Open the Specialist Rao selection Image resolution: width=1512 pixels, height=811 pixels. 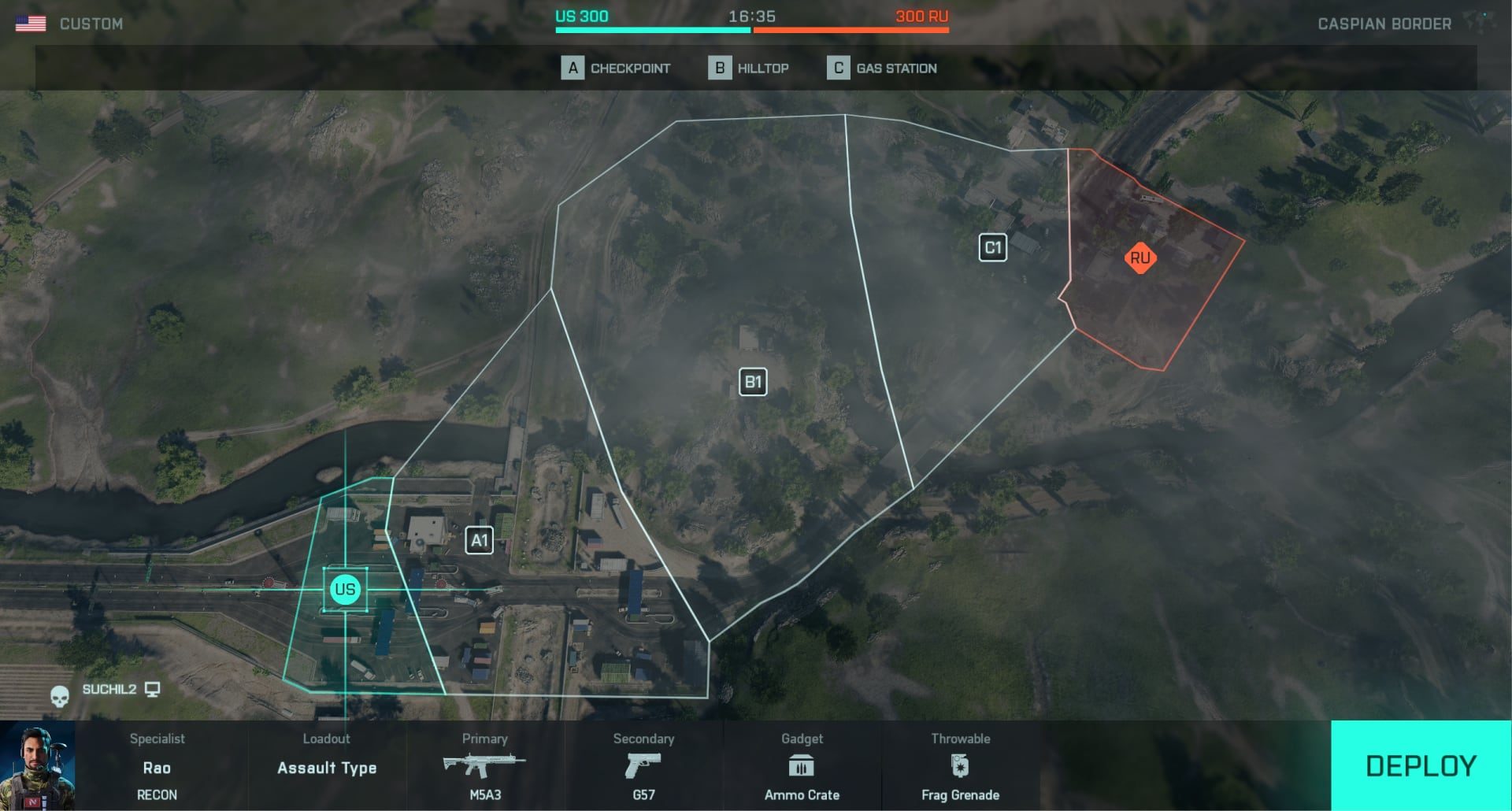point(157,767)
